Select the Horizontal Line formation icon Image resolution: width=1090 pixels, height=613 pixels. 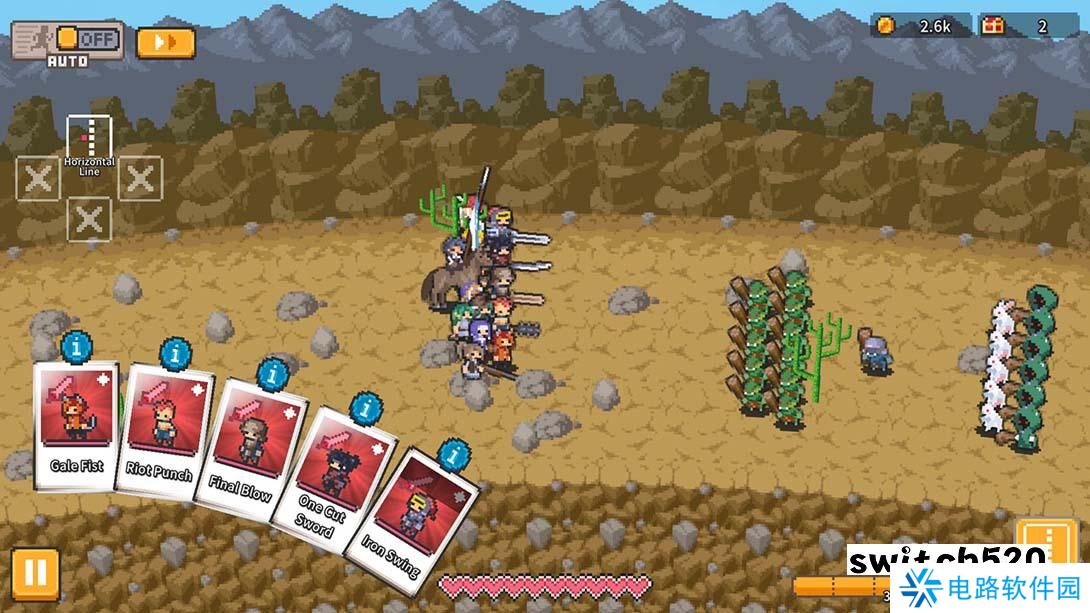(x=89, y=138)
